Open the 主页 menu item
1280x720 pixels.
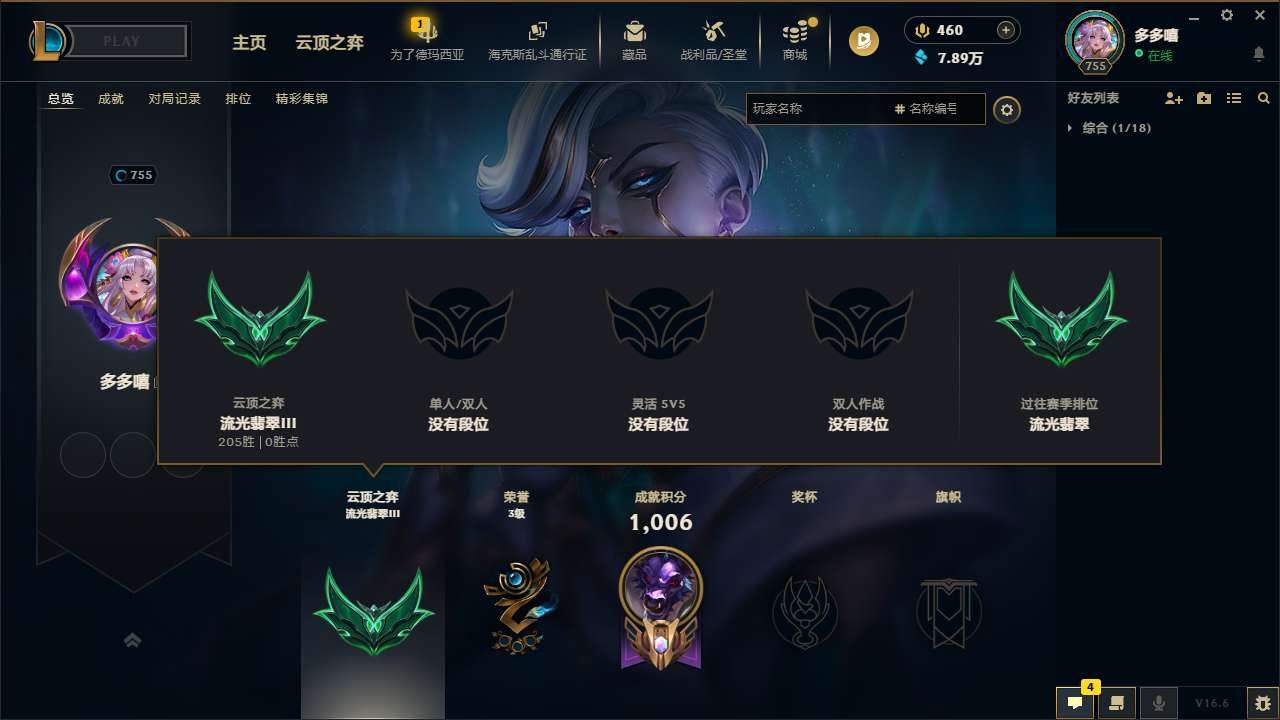click(249, 43)
